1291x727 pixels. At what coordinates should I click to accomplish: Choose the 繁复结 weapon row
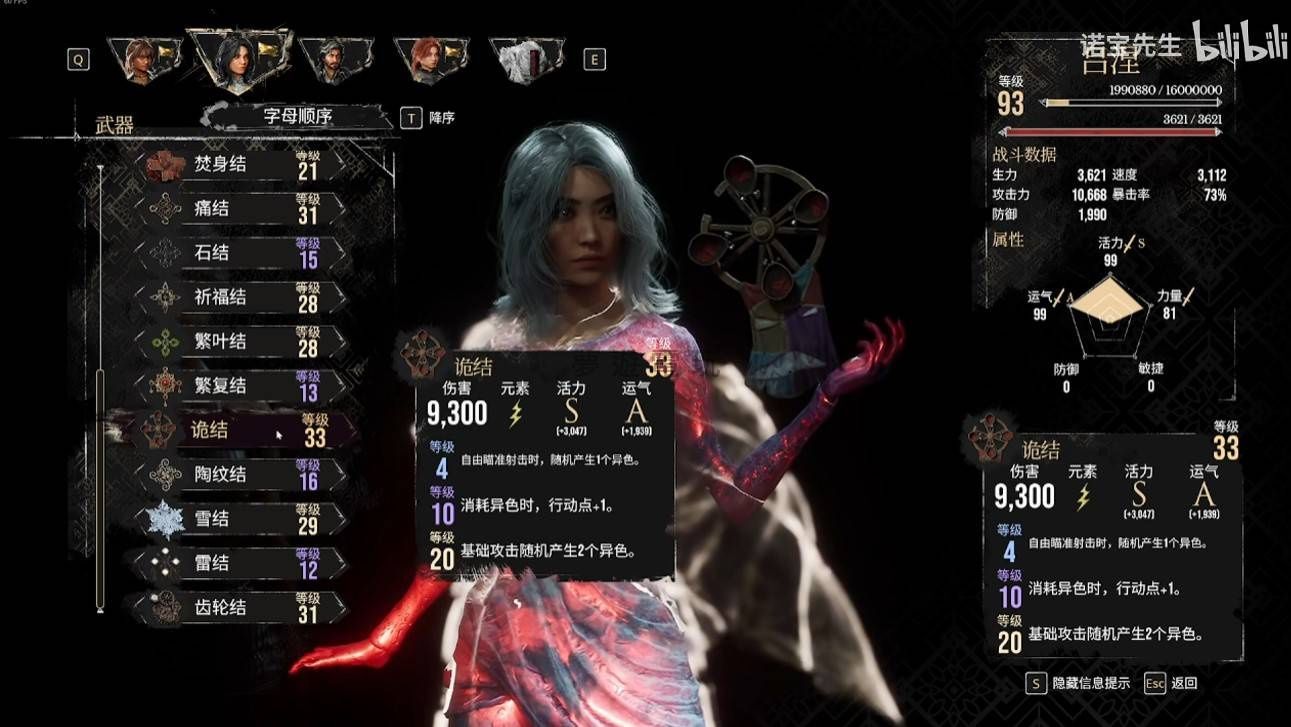point(240,386)
